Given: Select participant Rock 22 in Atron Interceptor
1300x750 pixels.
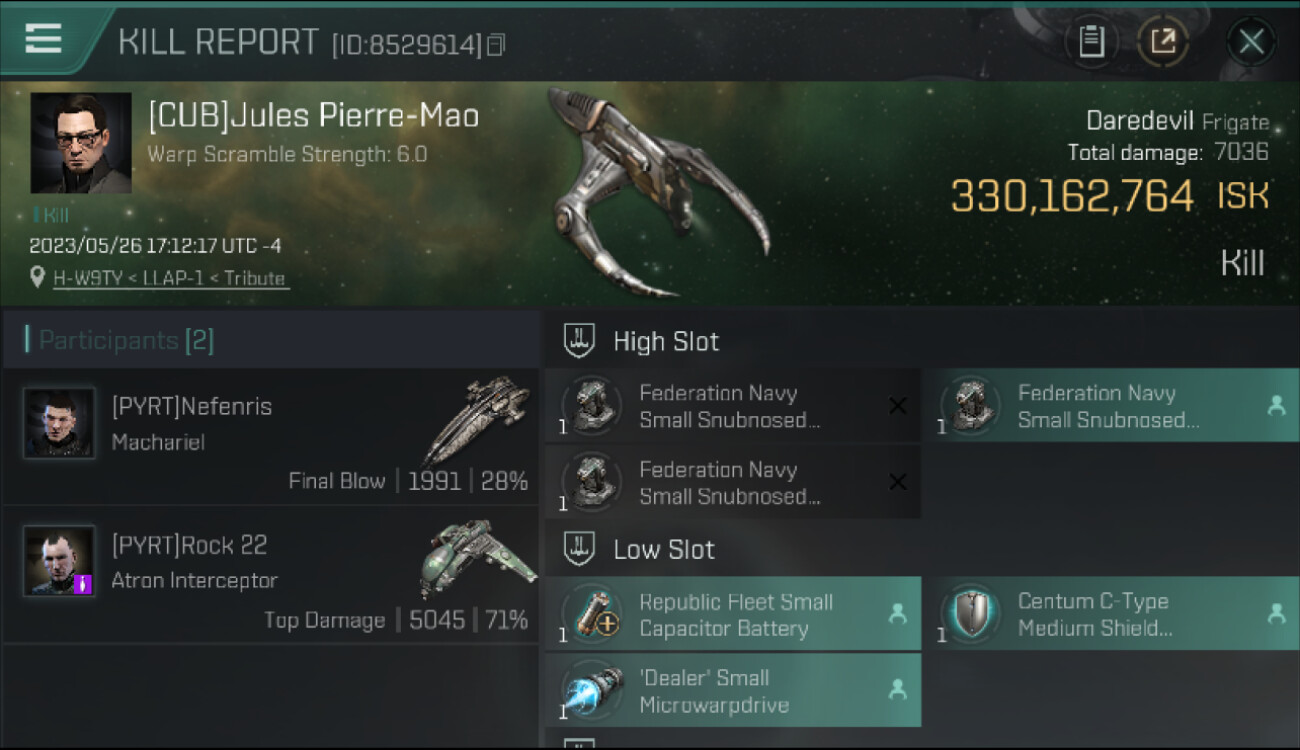Looking at the screenshot, I should click(270, 575).
